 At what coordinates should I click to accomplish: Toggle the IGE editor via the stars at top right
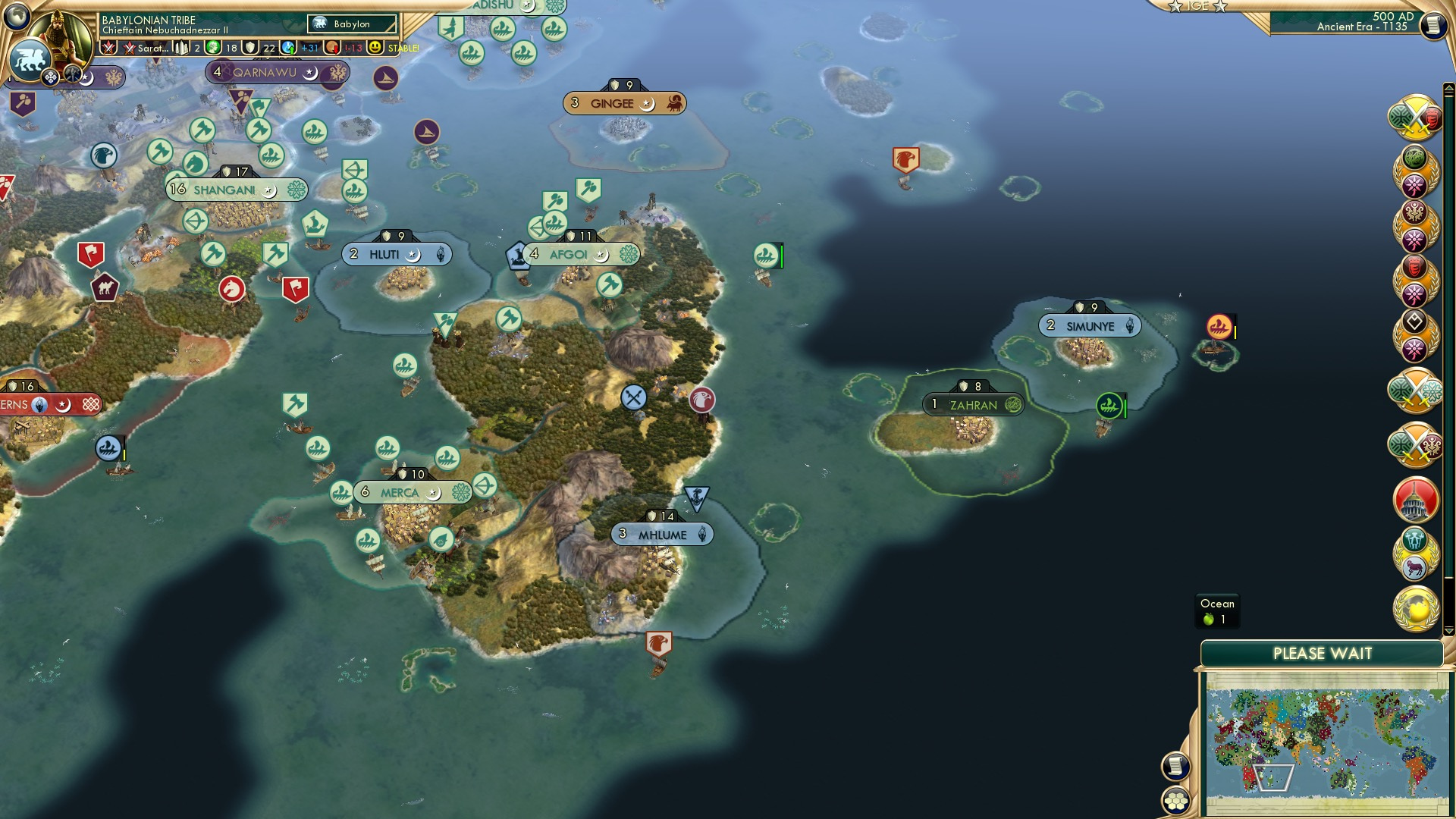click(1198, 6)
